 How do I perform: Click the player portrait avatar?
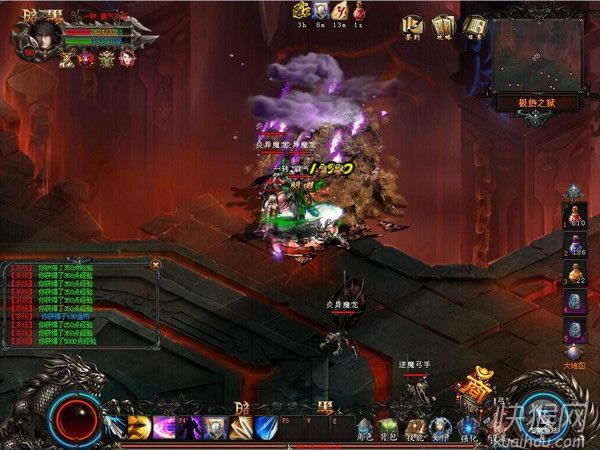[36, 33]
